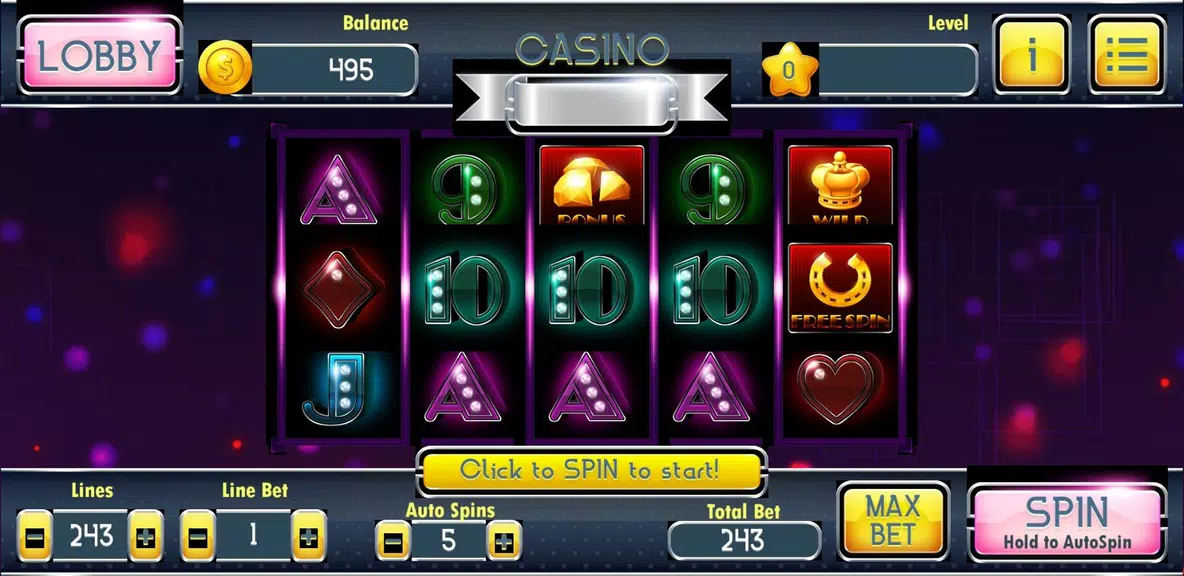Open the yellow list menu button
Viewport: 1184px width, 576px height.
coord(1126,56)
